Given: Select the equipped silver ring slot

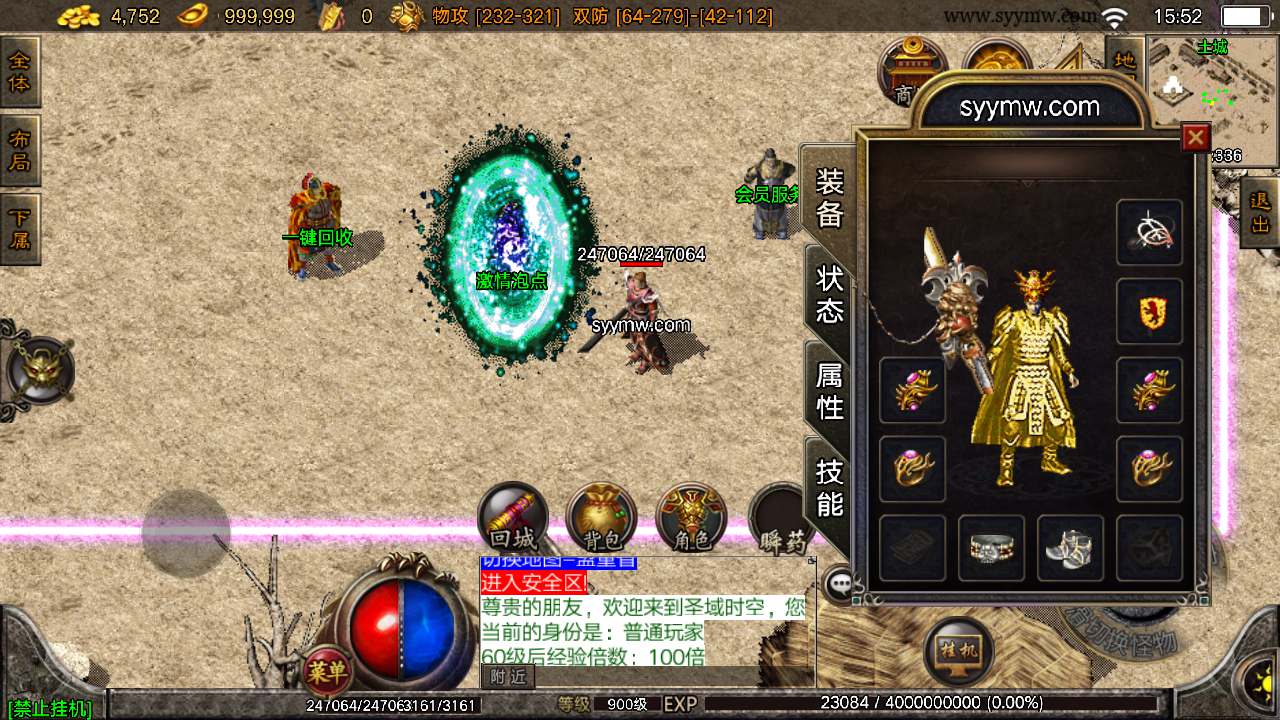Looking at the screenshot, I should 991,548.
